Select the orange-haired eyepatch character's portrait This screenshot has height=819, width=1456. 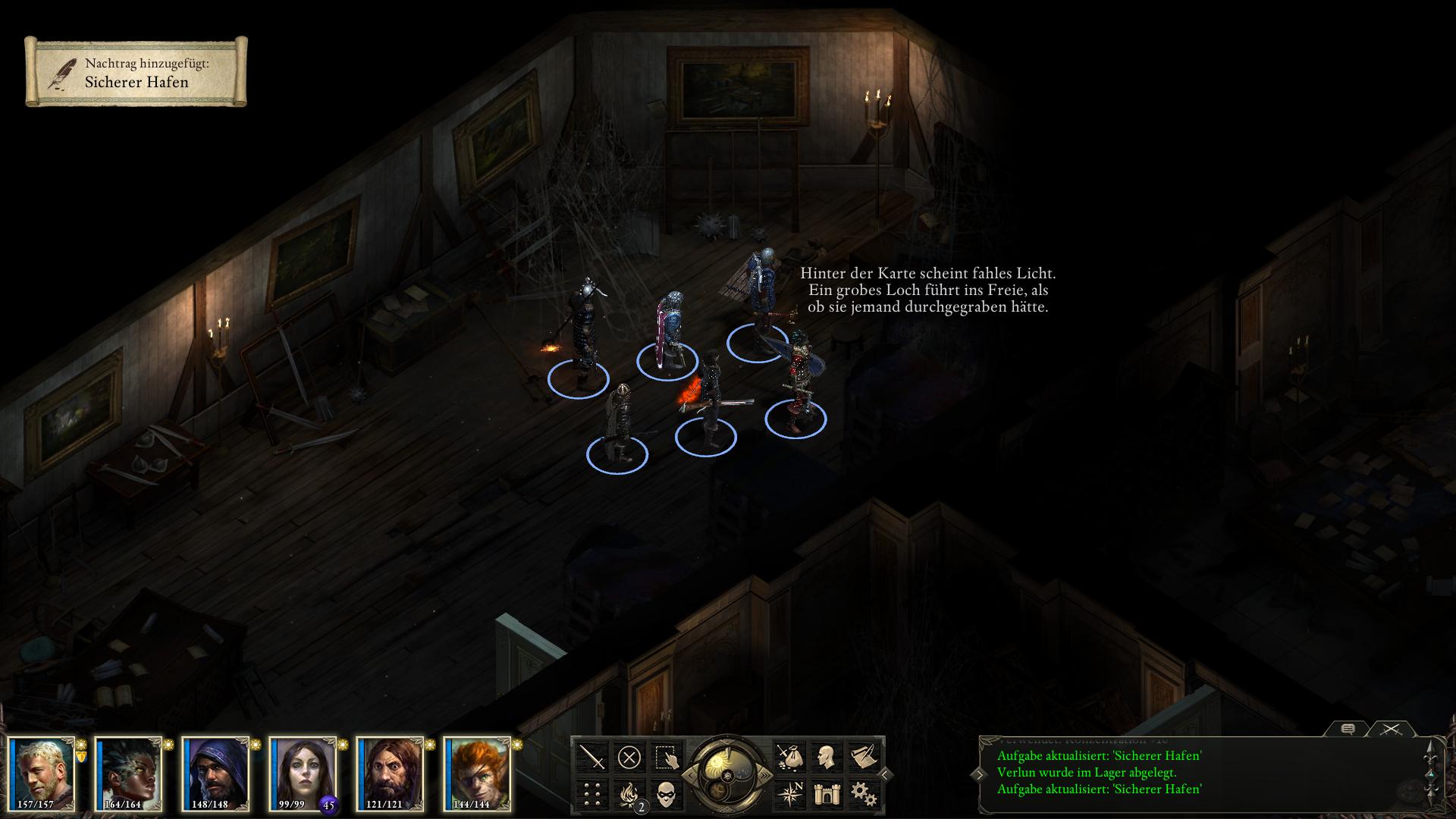coord(478,773)
